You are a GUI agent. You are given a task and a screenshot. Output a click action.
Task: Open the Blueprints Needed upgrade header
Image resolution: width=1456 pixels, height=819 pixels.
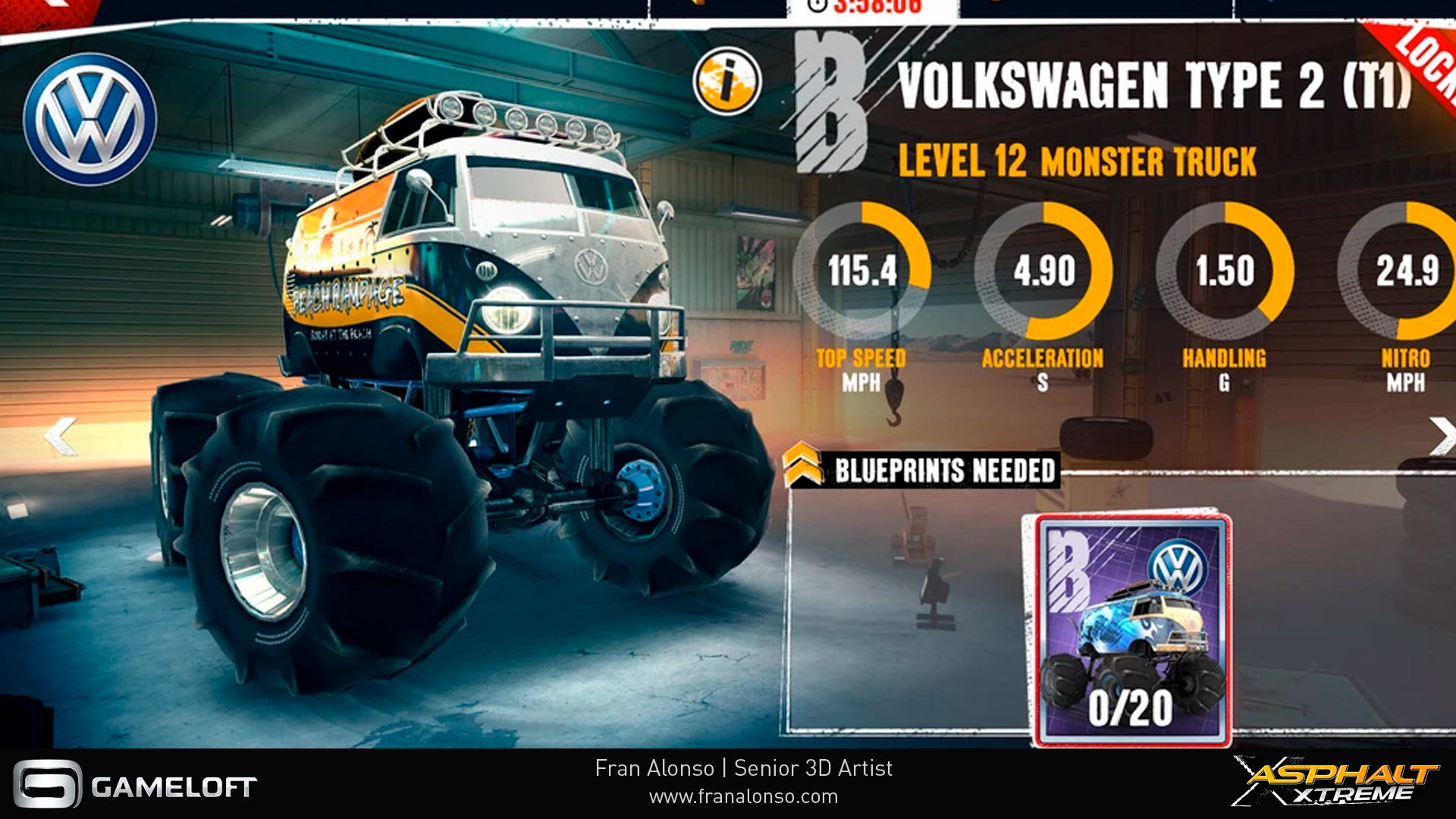(x=922, y=469)
